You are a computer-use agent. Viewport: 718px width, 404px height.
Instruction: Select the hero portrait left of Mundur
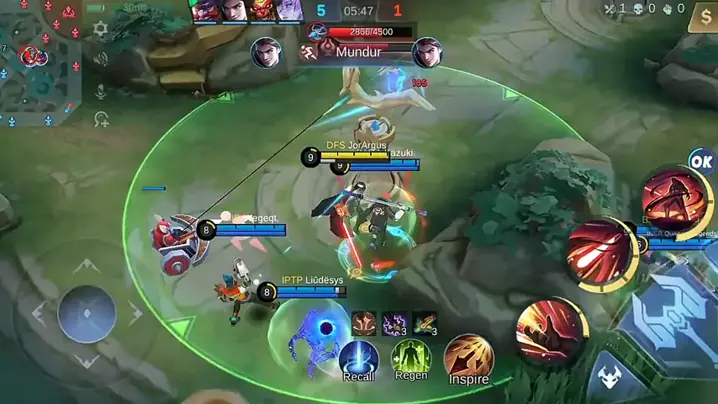(267, 51)
